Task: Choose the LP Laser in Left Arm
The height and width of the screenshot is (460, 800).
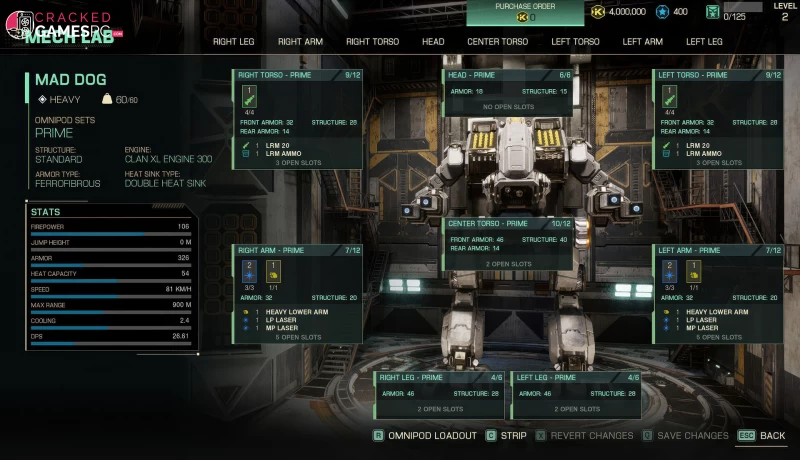Action: pos(701,320)
